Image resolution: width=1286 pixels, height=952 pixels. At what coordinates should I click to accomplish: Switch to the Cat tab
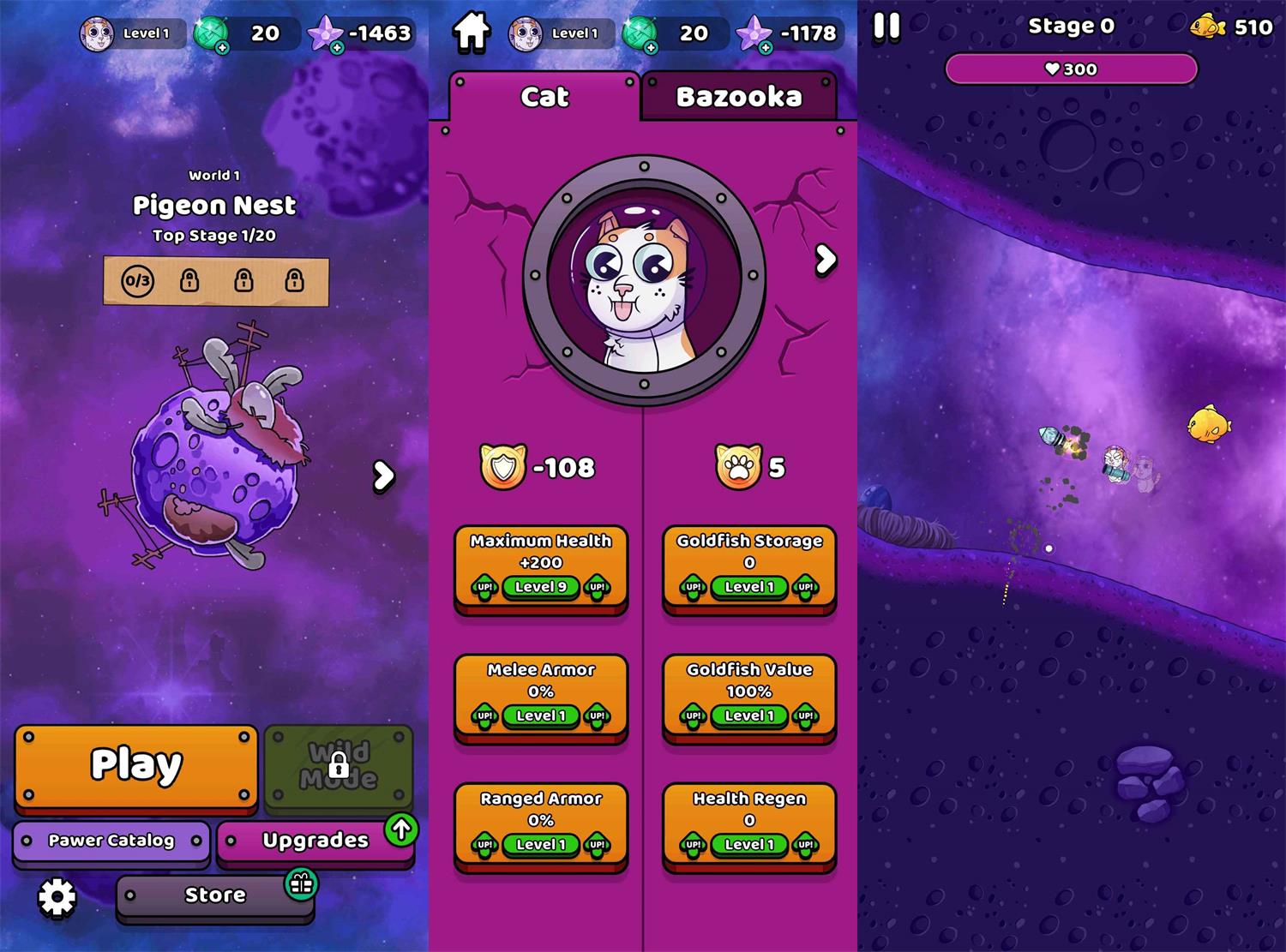pyautogui.click(x=544, y=96)
